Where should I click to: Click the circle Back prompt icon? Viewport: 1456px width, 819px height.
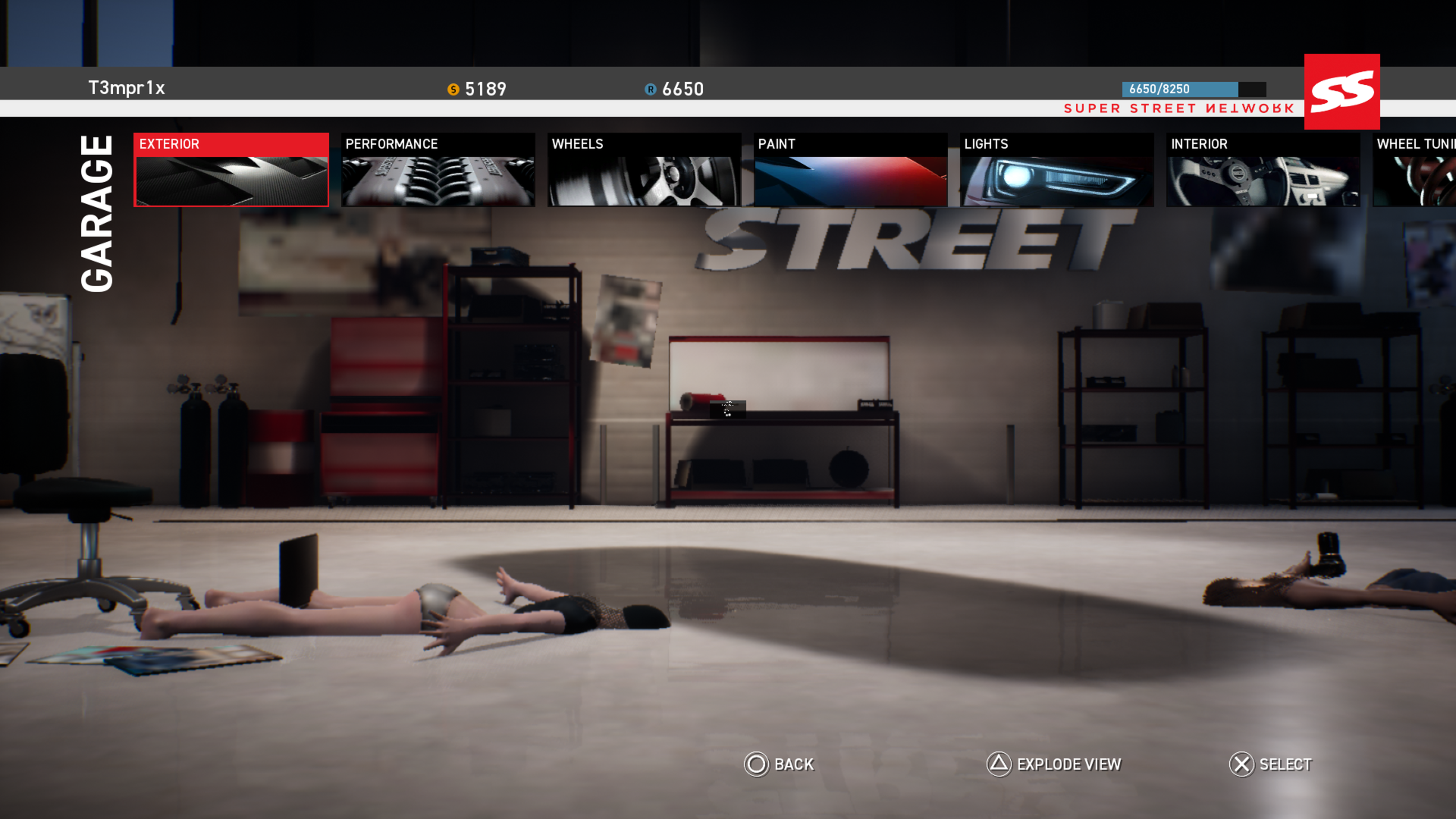tap(756, 765)
